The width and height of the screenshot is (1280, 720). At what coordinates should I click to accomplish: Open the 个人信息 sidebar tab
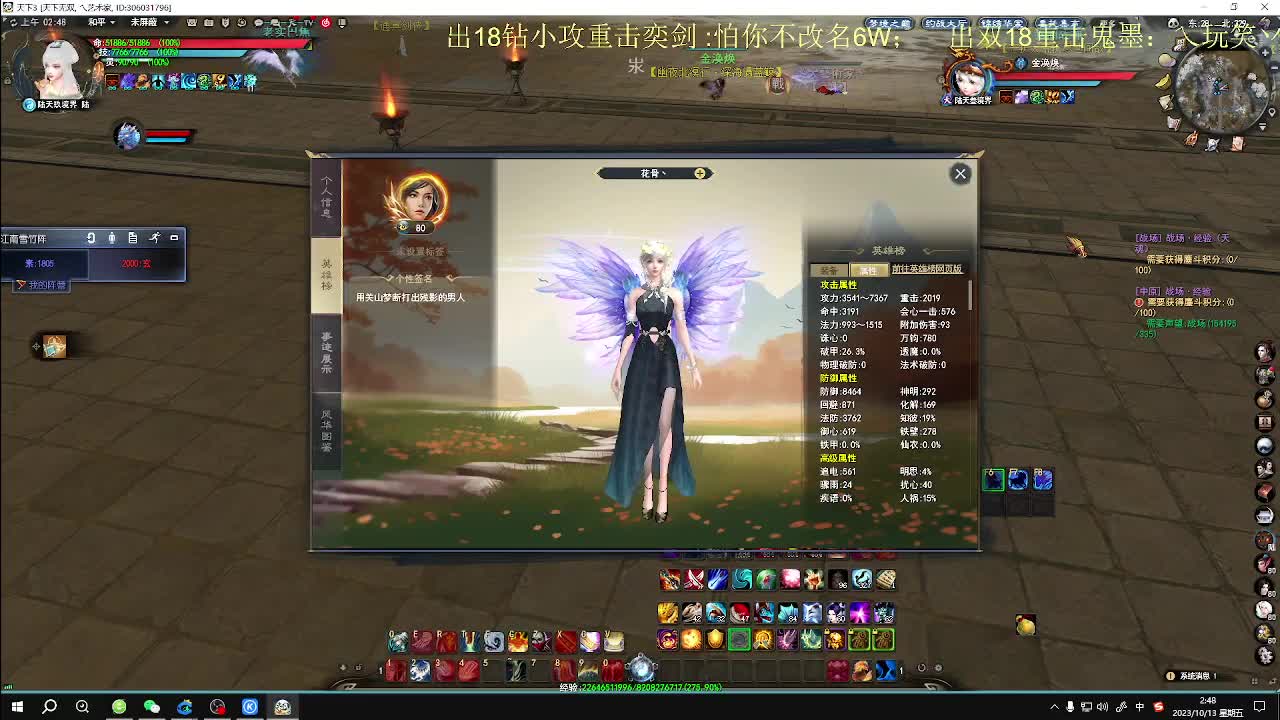pos(324,197)
